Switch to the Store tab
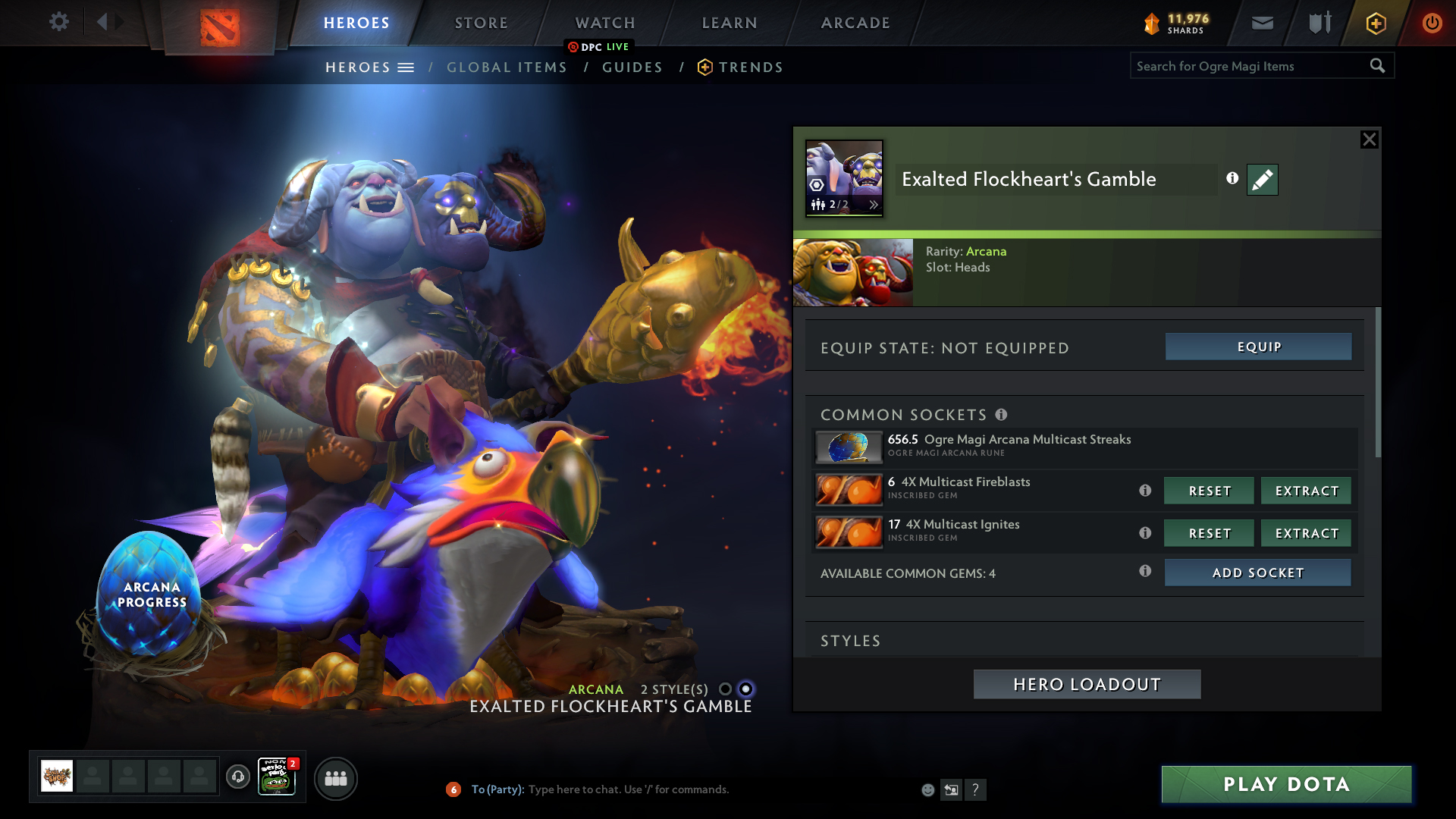This screenshot has width=1456, height=819. point(481,23)
